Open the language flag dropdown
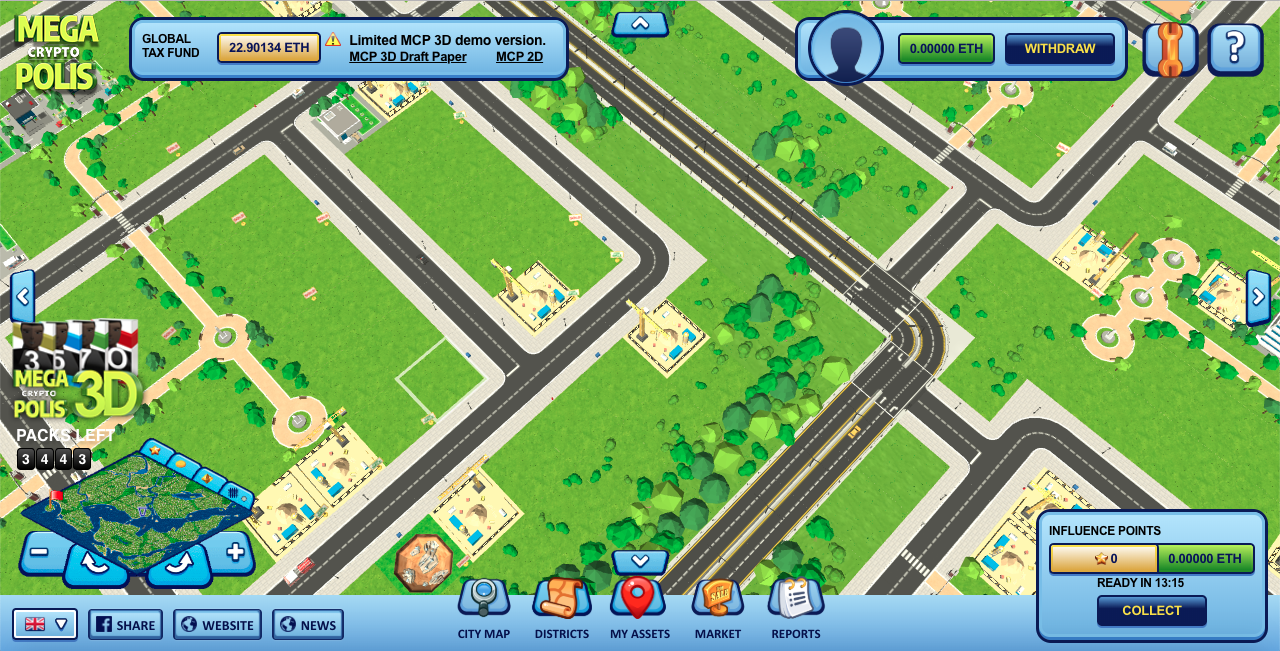Viewport: 1280px width, 651px height. pyautogui.click(x=45, y=624)
